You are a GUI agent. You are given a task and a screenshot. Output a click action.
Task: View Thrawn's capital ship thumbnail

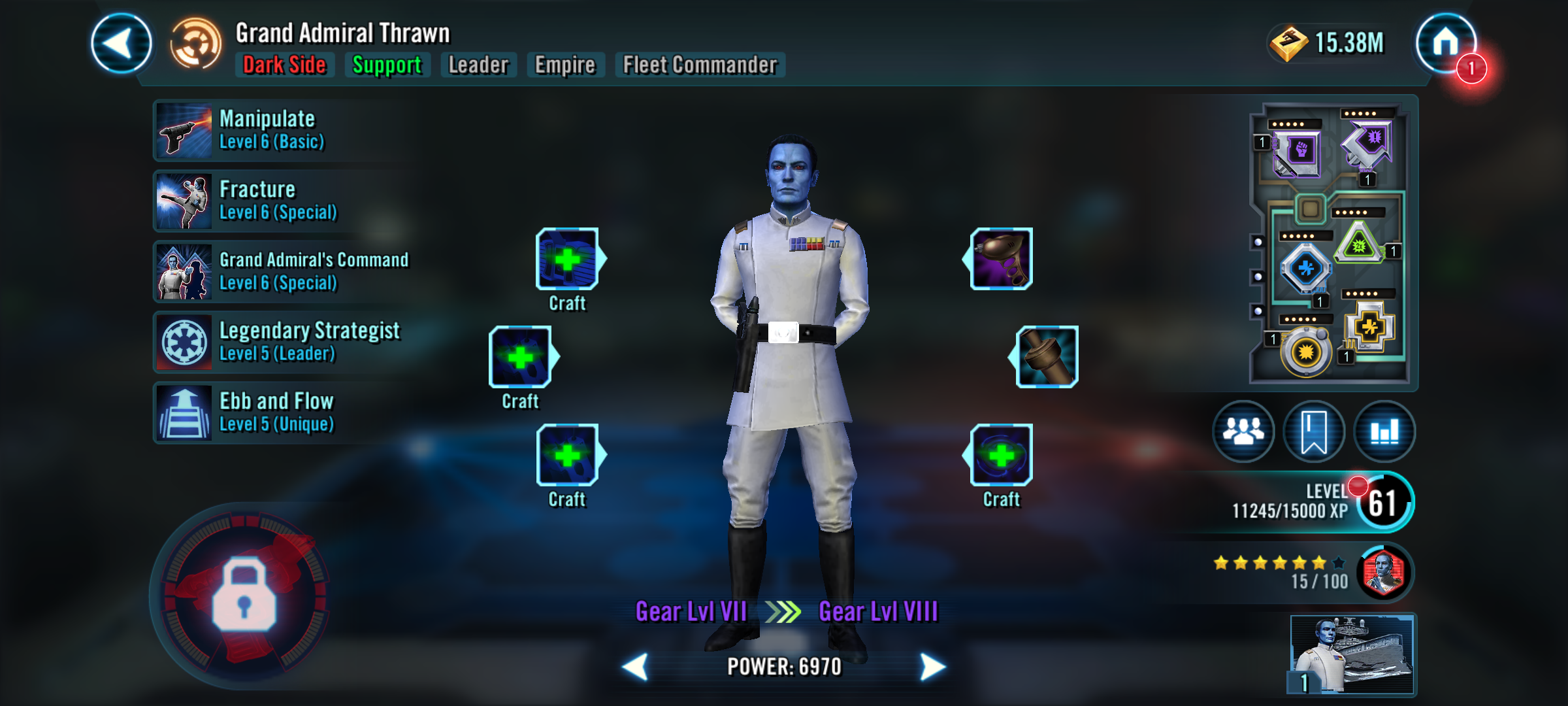click(1352, 654)
